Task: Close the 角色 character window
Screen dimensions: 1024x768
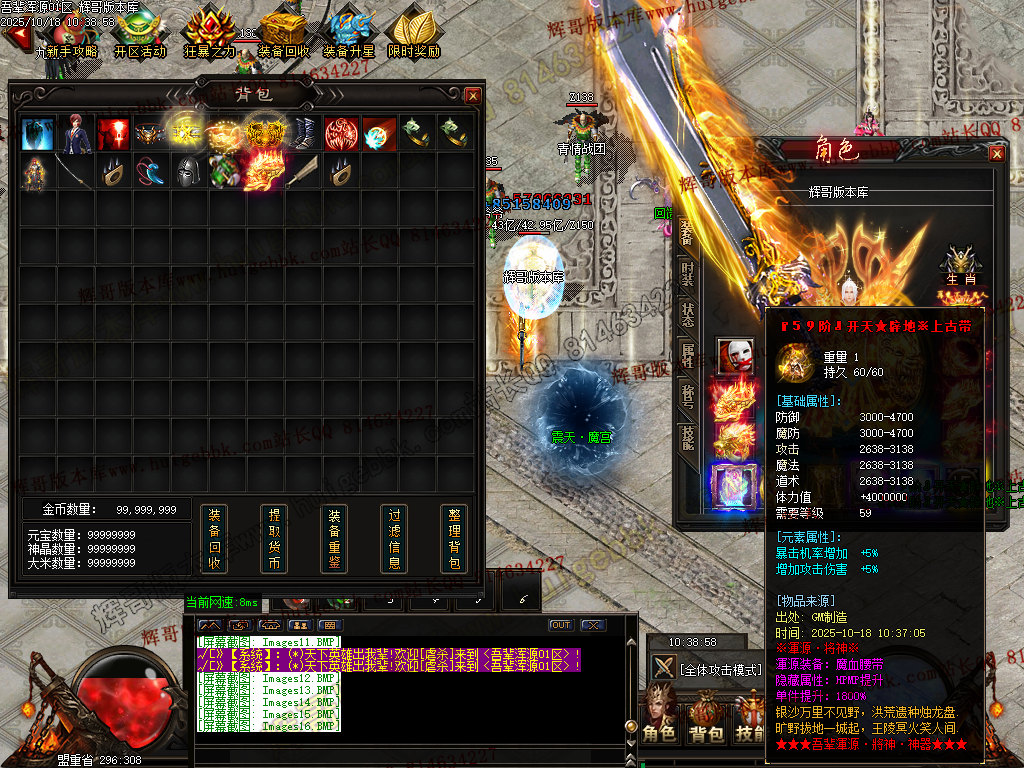Action: click(x=997, y=153)
